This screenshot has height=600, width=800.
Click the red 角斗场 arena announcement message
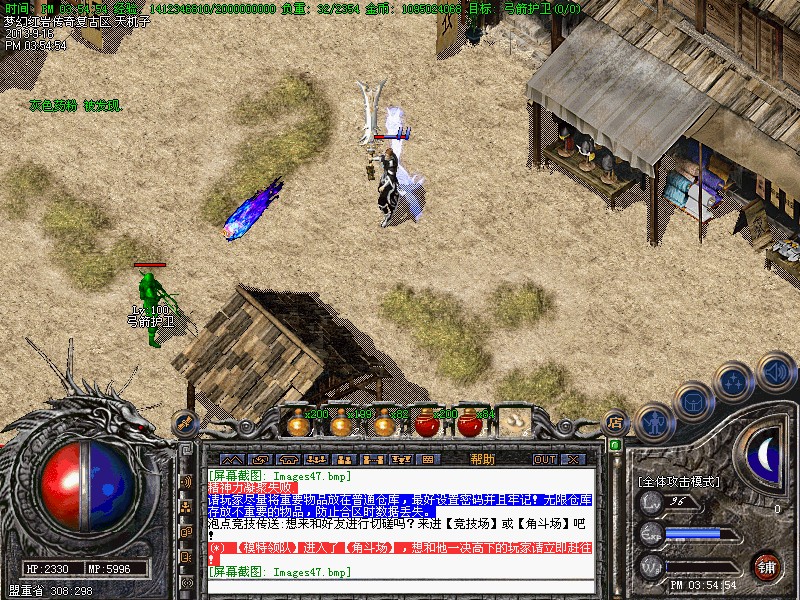coord(400,548)
